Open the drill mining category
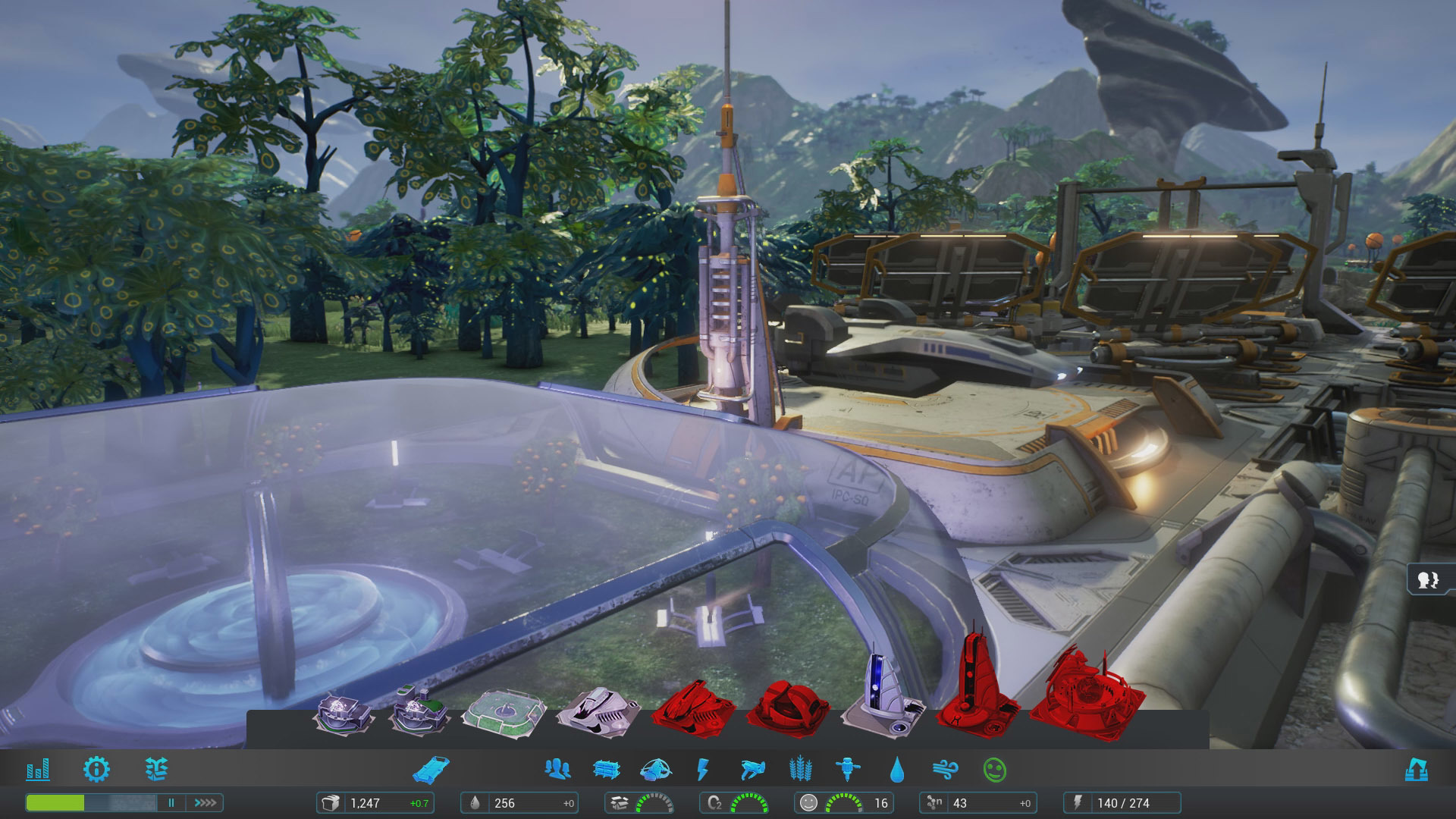This screenshot has width=1456, height=819. tap(847, 770)
